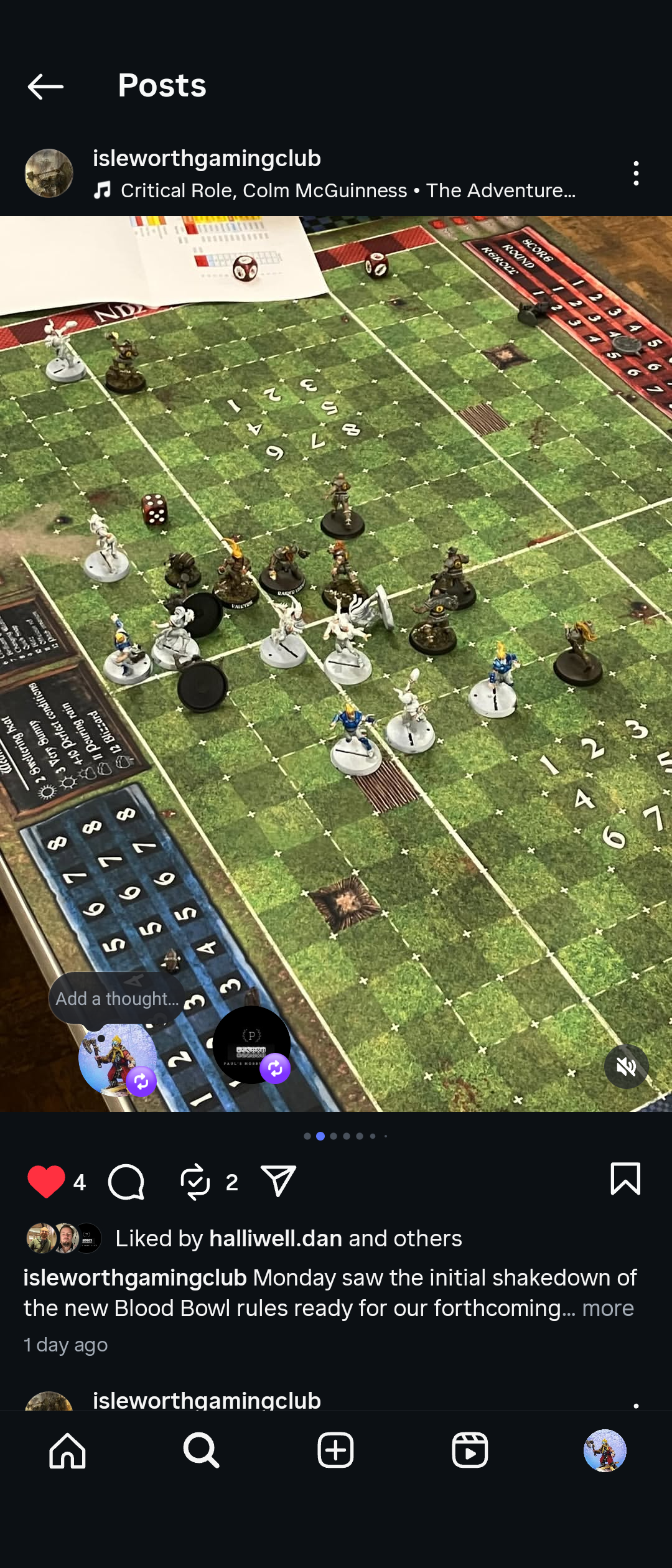Expand the caption with 'more'

[608, 1308]
